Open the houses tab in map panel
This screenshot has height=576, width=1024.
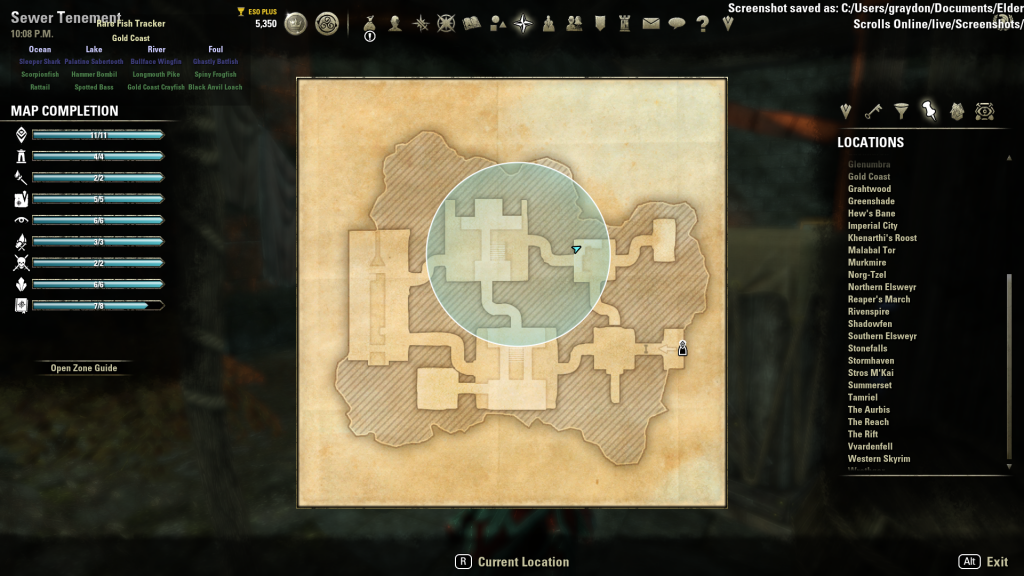click(x=957, y=111)
